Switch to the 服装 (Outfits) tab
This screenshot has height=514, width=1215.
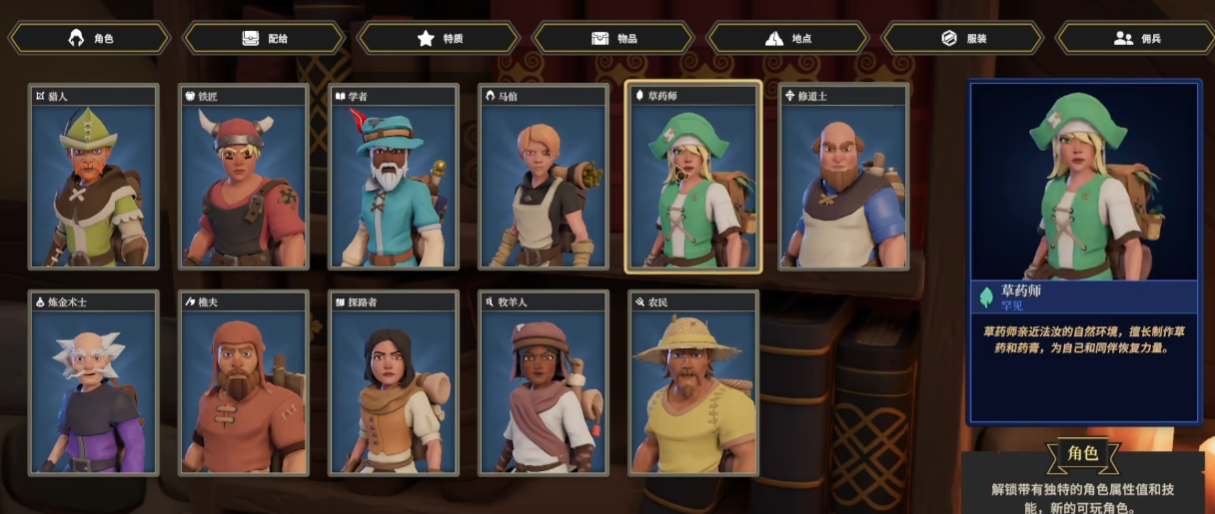(963, 38)
